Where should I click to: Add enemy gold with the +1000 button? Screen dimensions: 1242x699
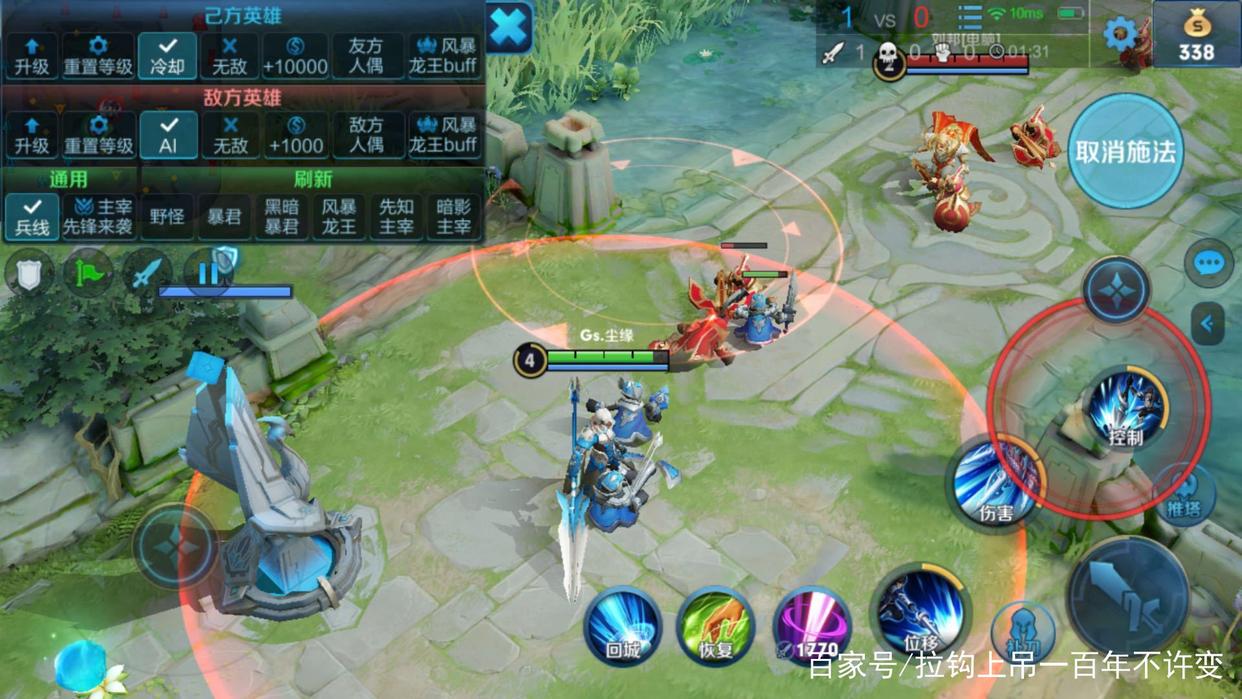coord(295,135)
